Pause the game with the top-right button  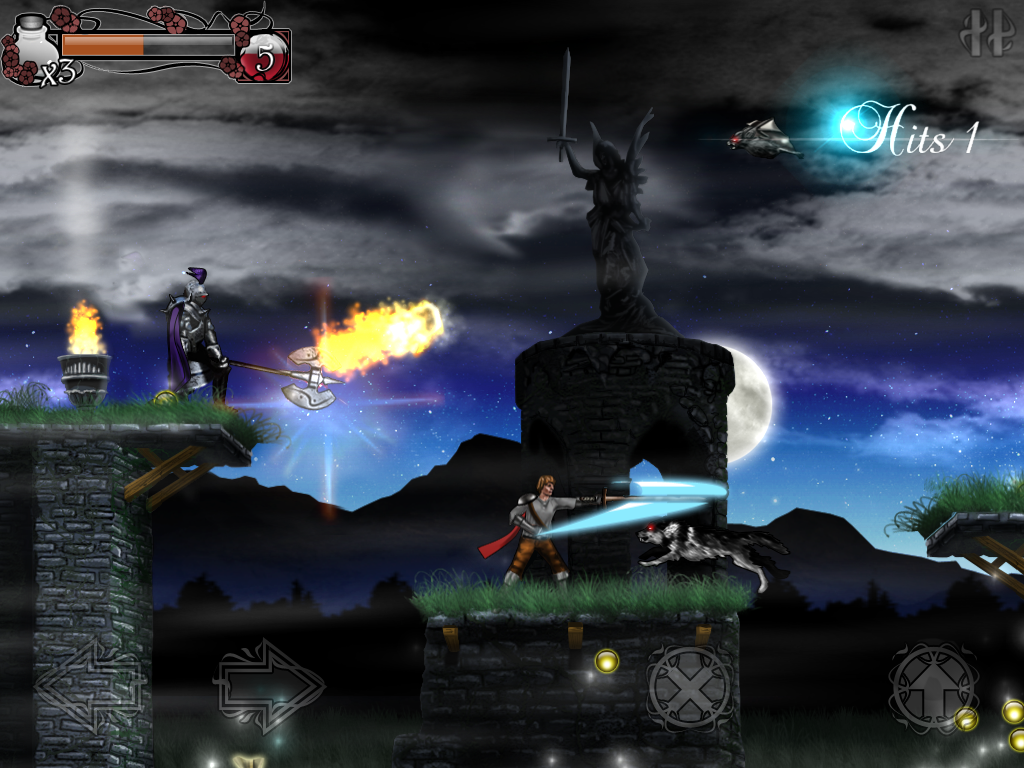(986, 33)
